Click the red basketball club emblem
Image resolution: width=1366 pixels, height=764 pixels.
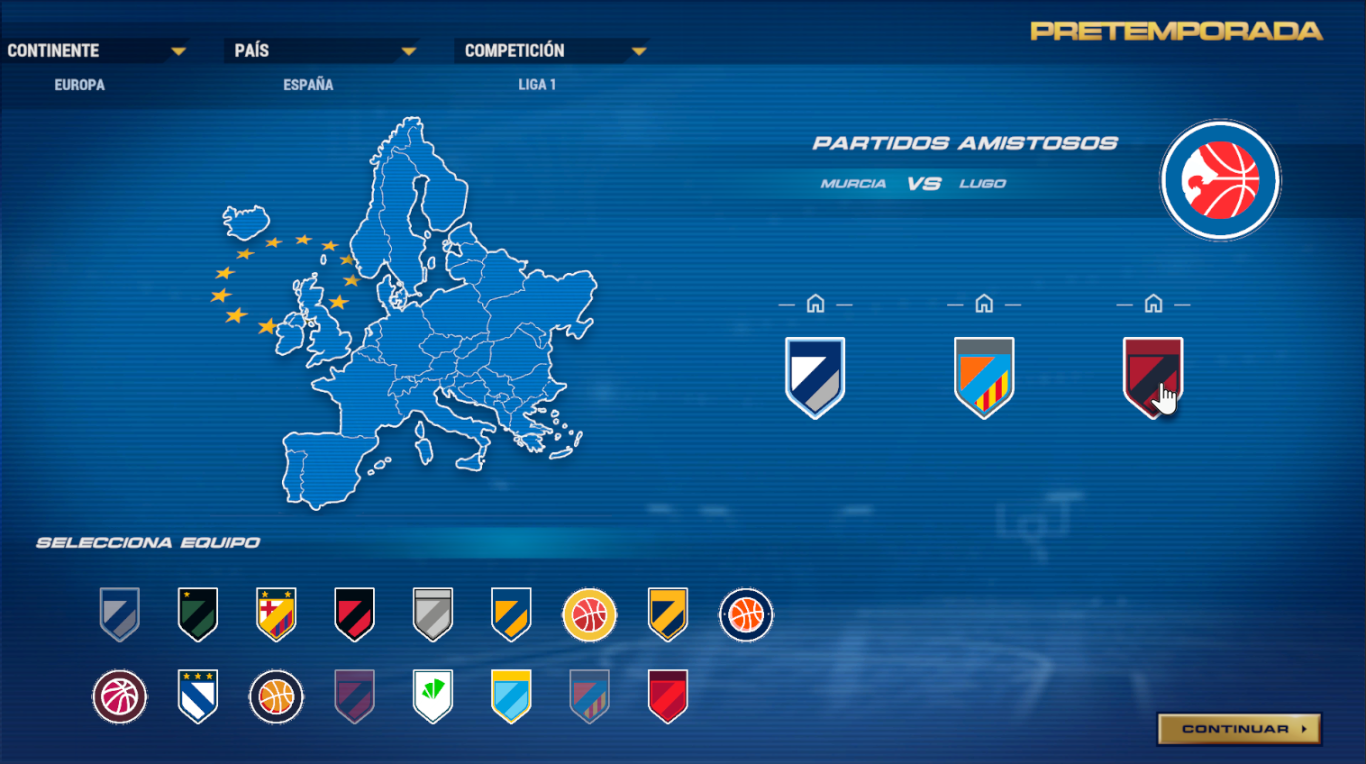click(x=1220, y=180)
